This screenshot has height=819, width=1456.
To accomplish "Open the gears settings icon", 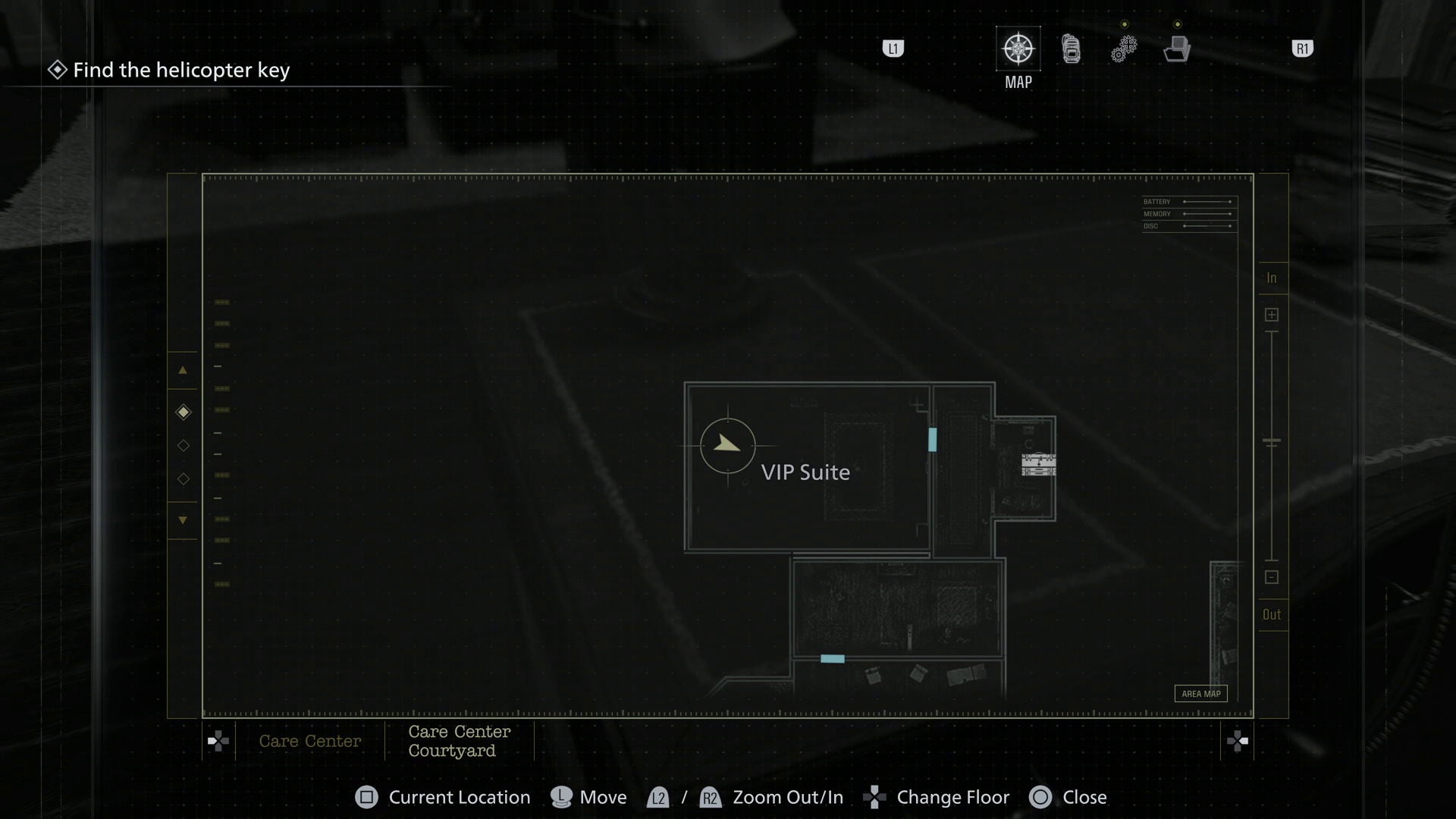I will point(1123,48).
